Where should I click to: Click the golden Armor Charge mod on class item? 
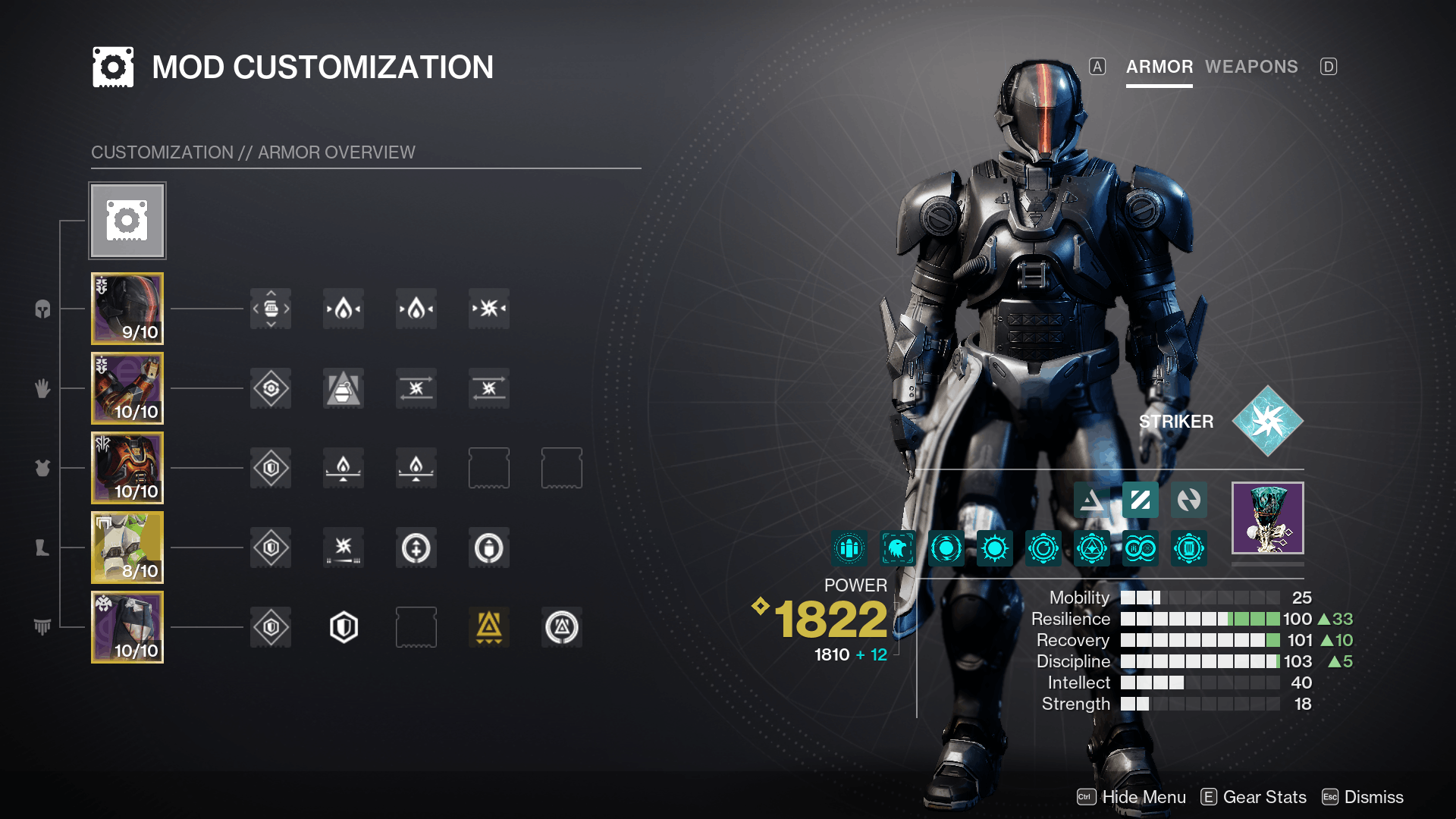click(488, 627)
